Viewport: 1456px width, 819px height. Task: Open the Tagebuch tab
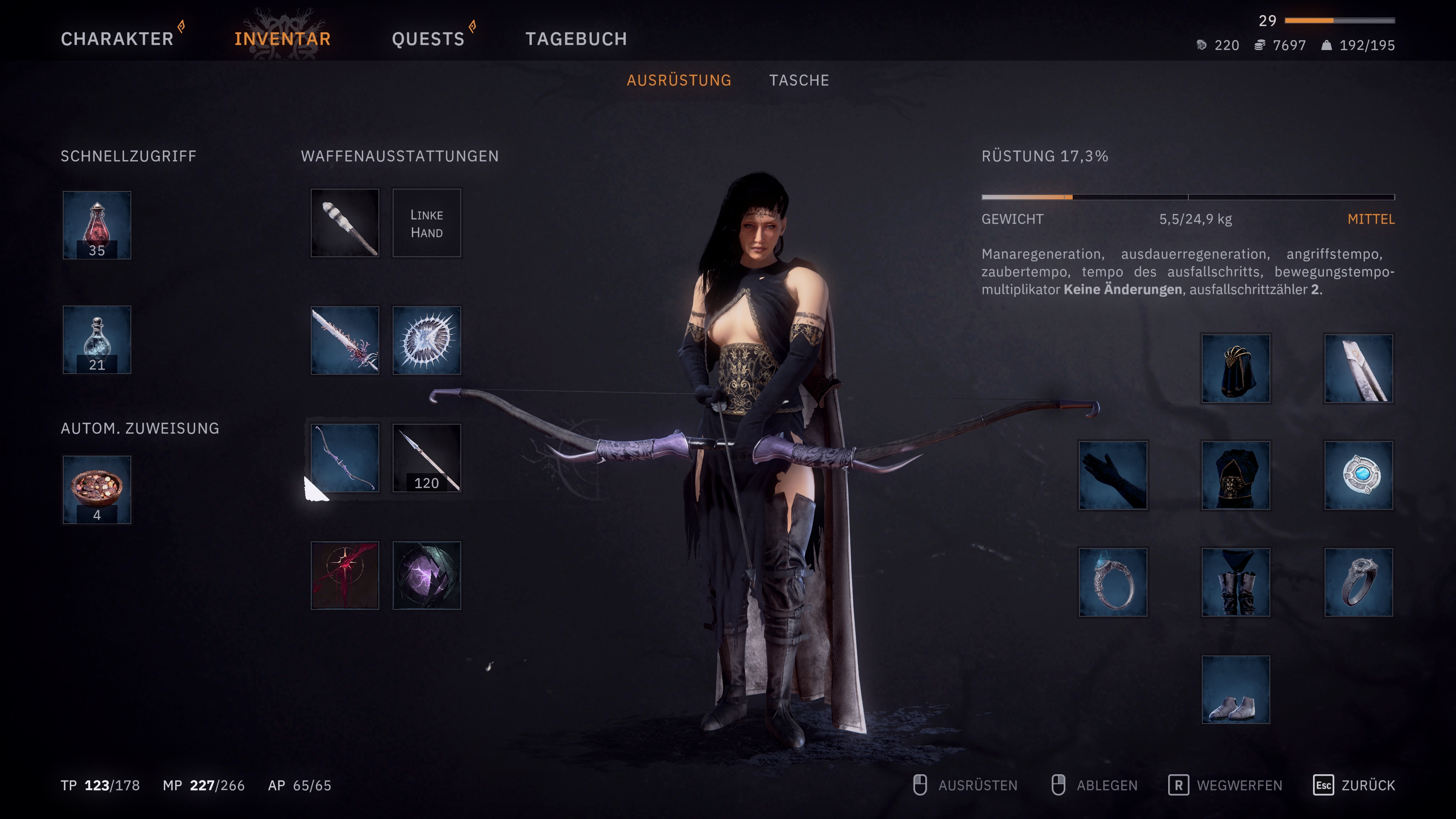[576, 39]
